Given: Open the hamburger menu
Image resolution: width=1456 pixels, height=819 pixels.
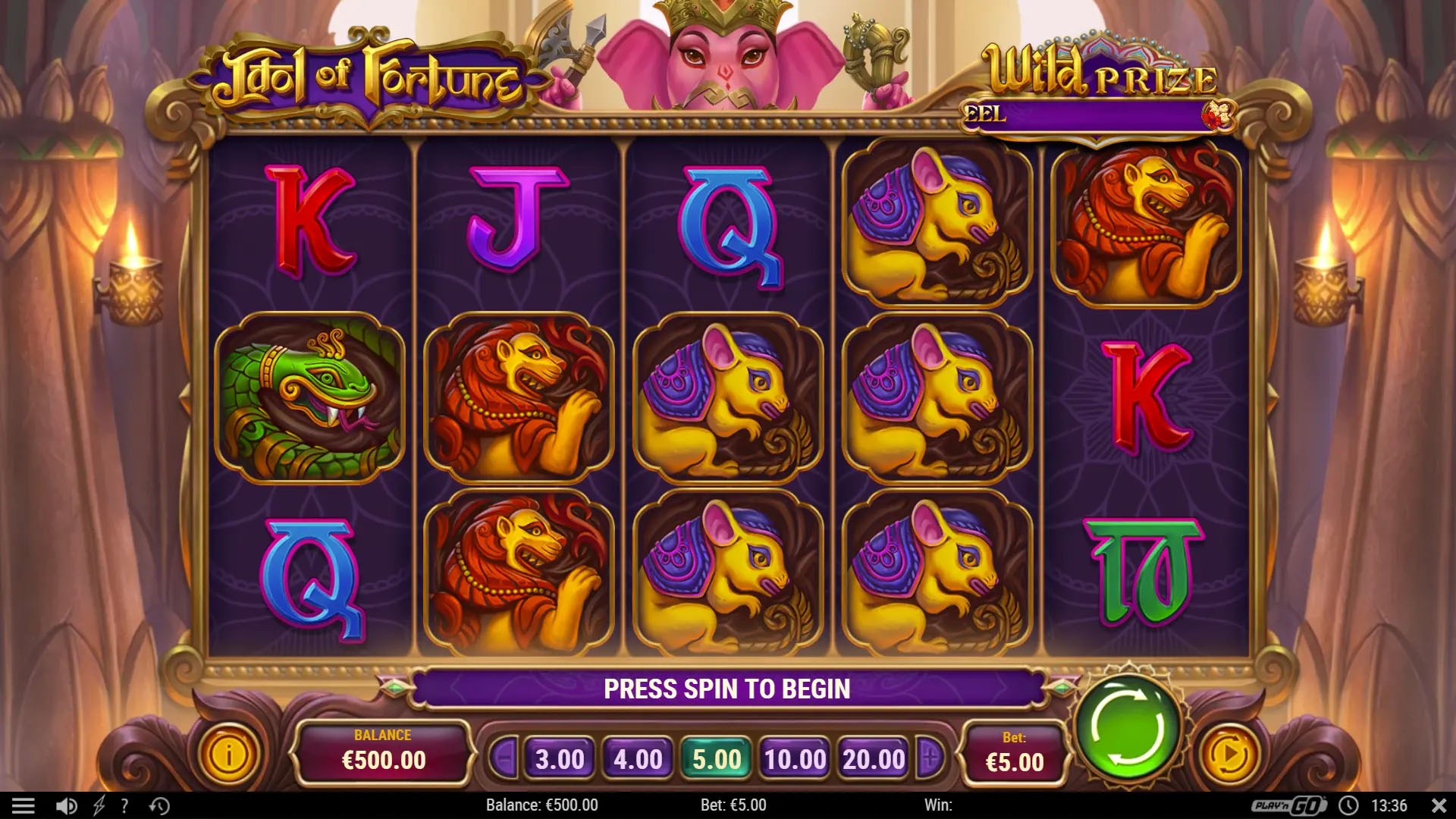Looking at the screenshot, I should (24, 805).
